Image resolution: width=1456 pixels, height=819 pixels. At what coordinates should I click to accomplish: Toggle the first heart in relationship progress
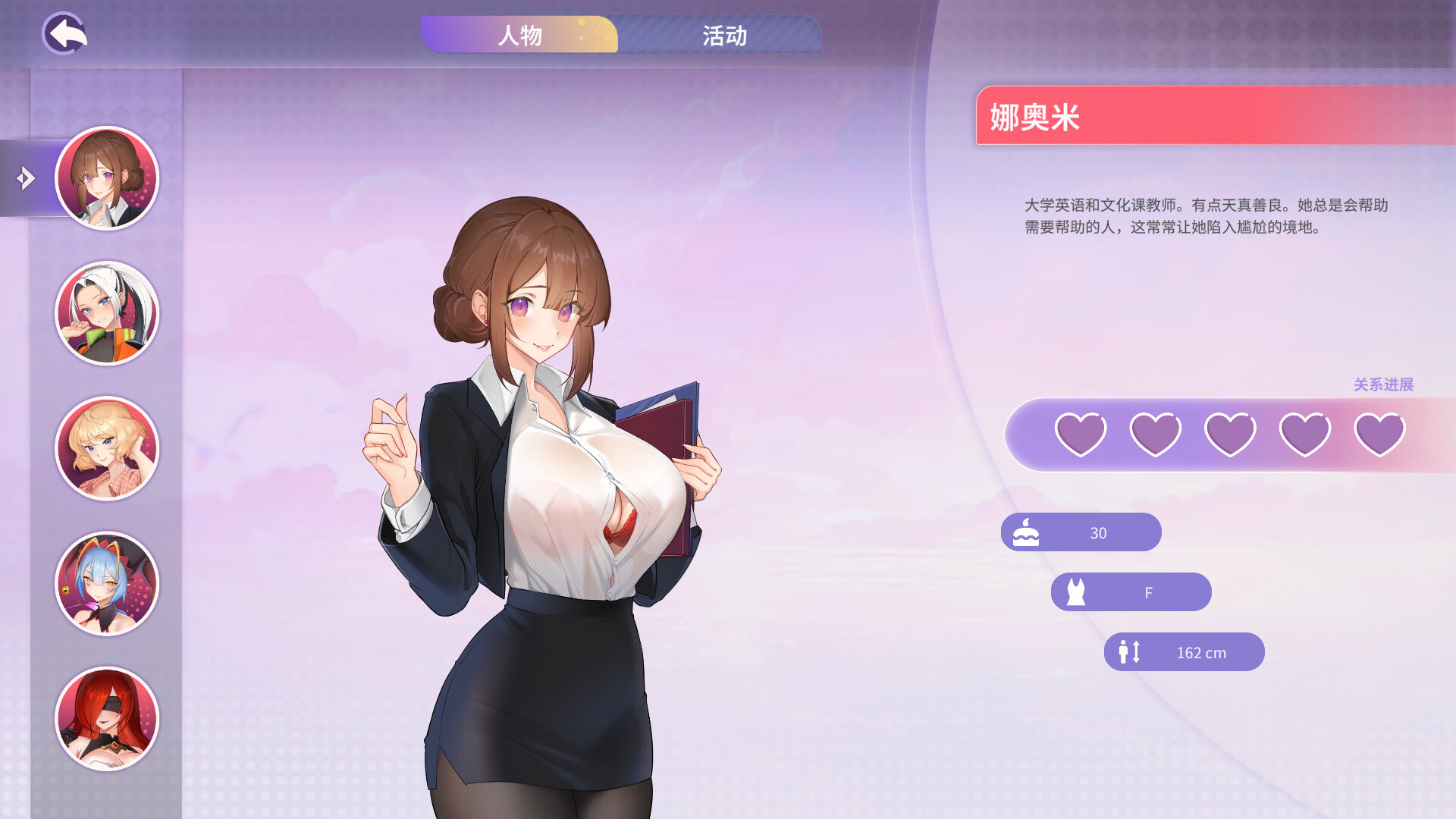point(1080,432)
